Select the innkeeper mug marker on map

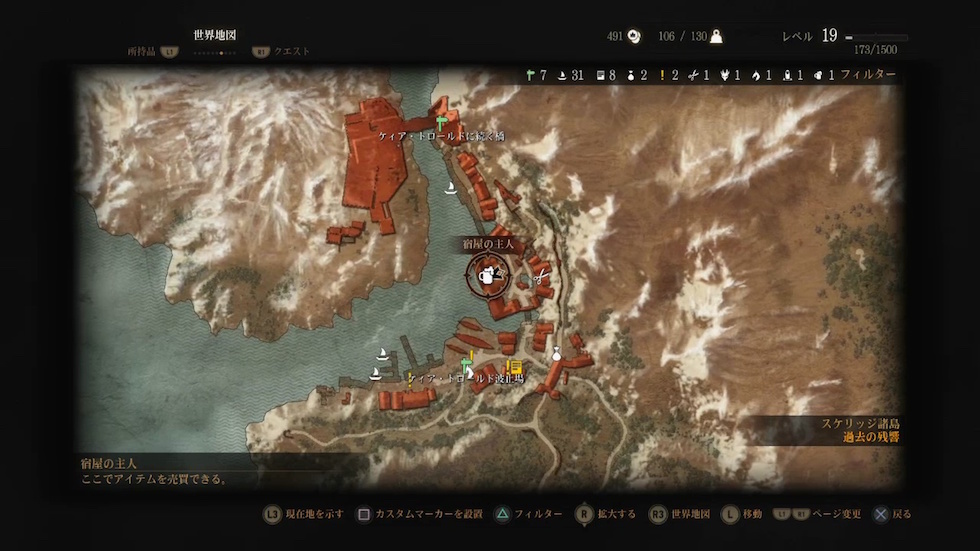coord(487,276)
